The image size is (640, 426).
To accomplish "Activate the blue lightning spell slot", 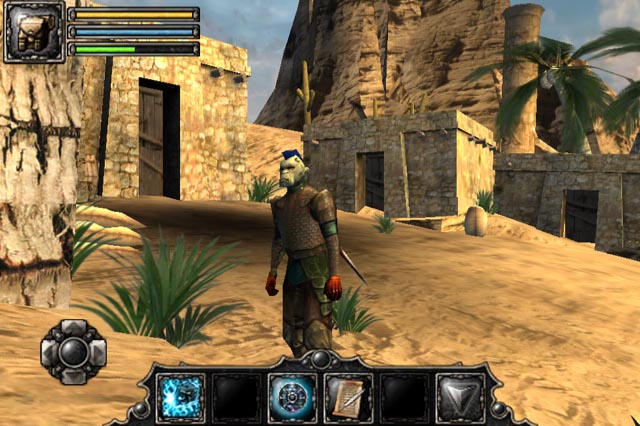I will 182,397.
